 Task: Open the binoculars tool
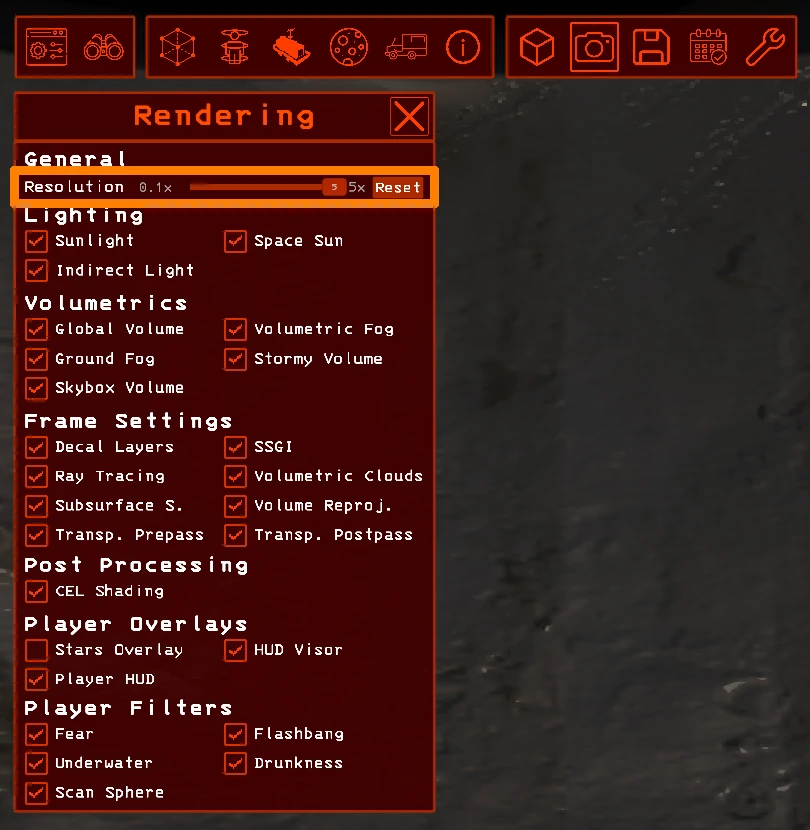click(x=103, y=47)
